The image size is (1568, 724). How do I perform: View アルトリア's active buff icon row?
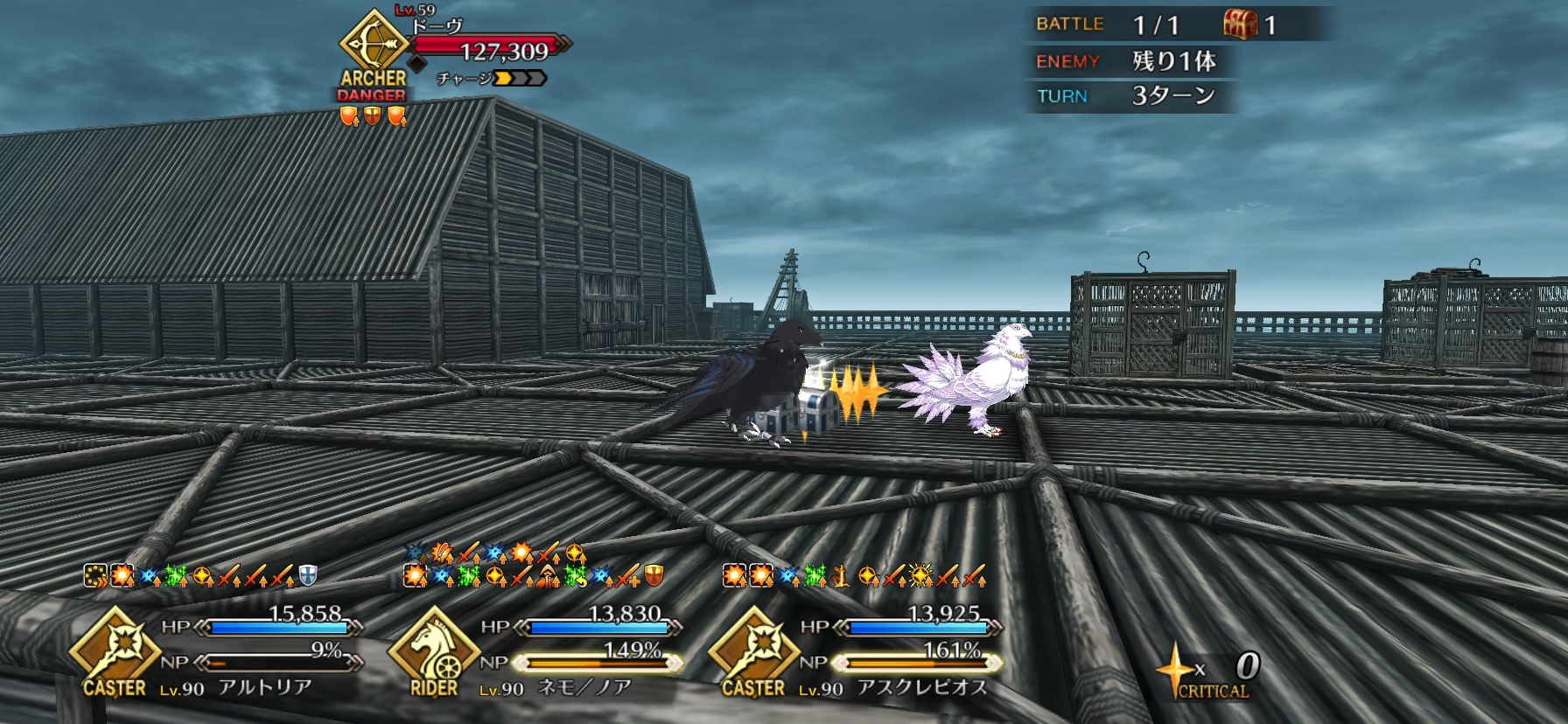pyautogui.click(x=199, y=575)
